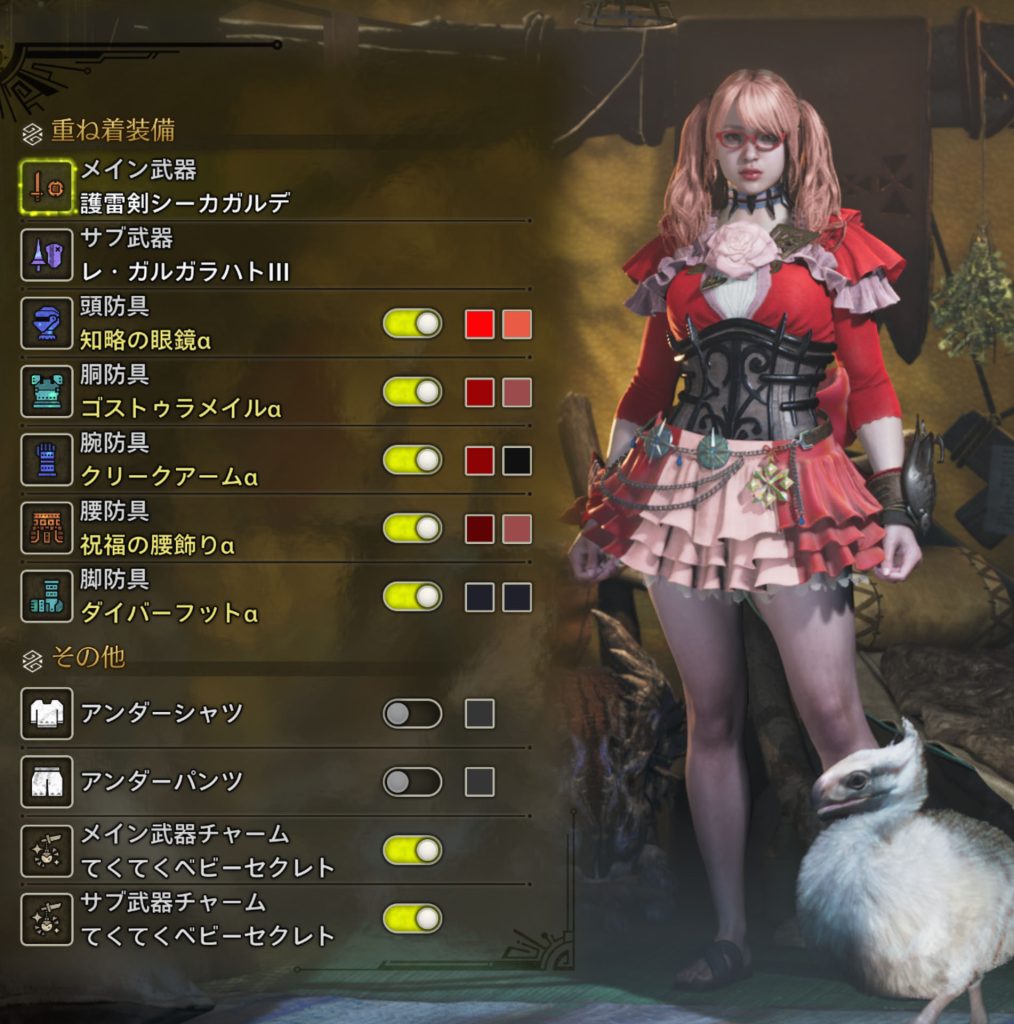Pick the bright red swatch for 頭防具
Viewport: 1014px width, 1024px height.
tap(480, 324)
